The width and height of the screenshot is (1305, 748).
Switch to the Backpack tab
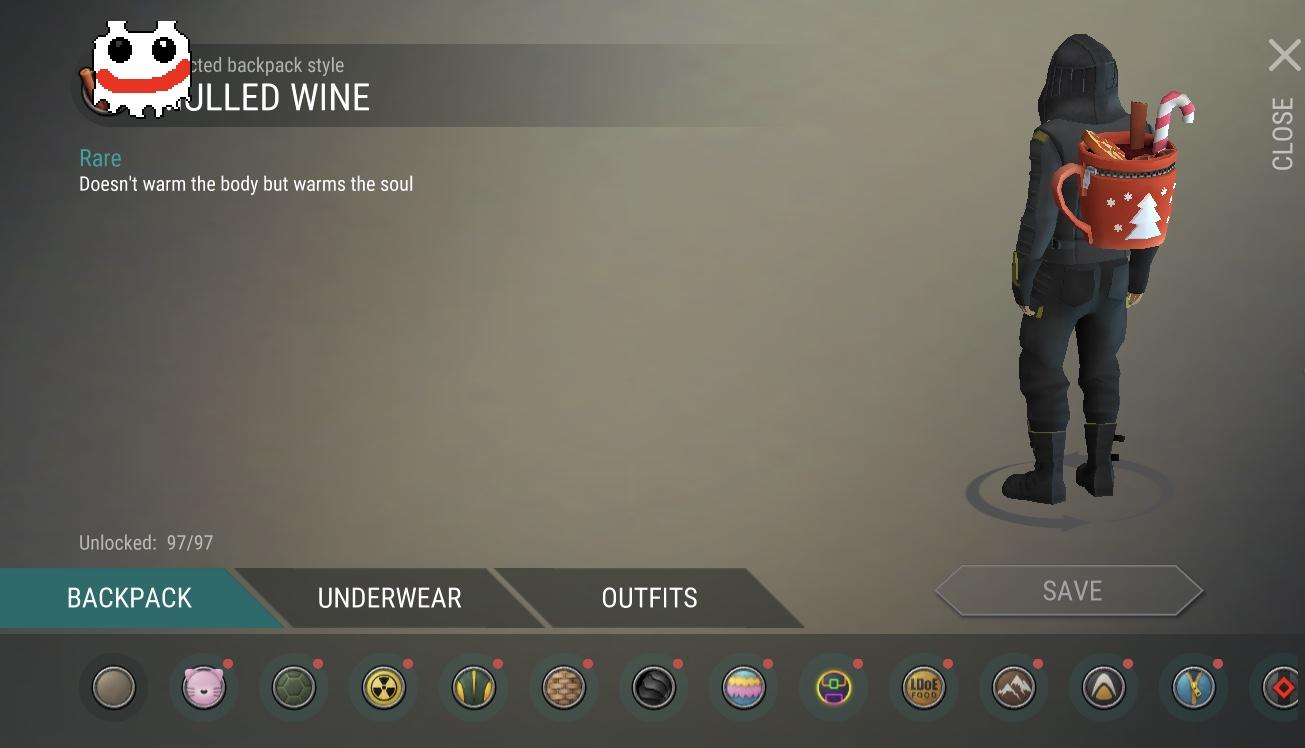[x=129, y=598]
